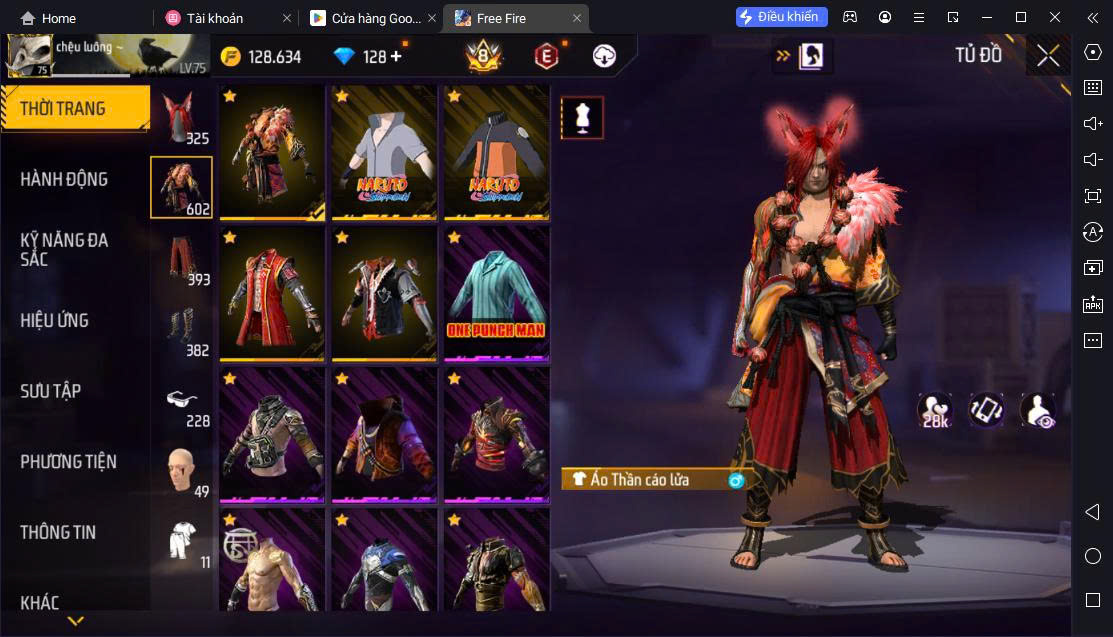The image size is (1113, 637).
Task: Select the grey Naruto Shippuden shirt
Action: [384, 152]
